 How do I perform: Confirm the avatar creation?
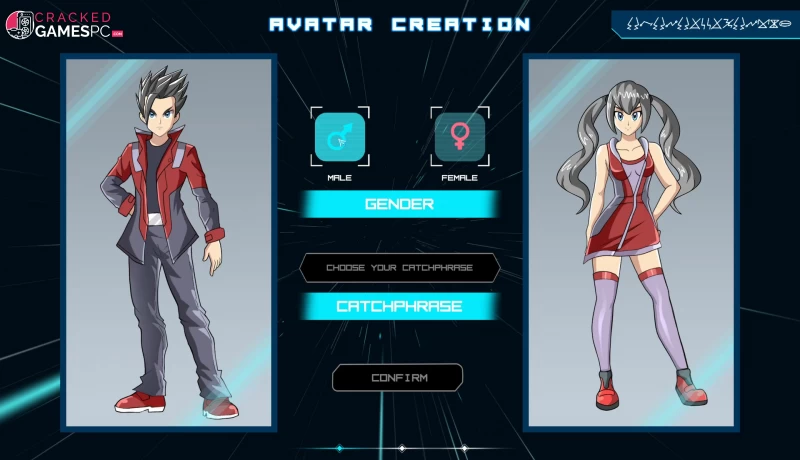[x=398, y=377]
